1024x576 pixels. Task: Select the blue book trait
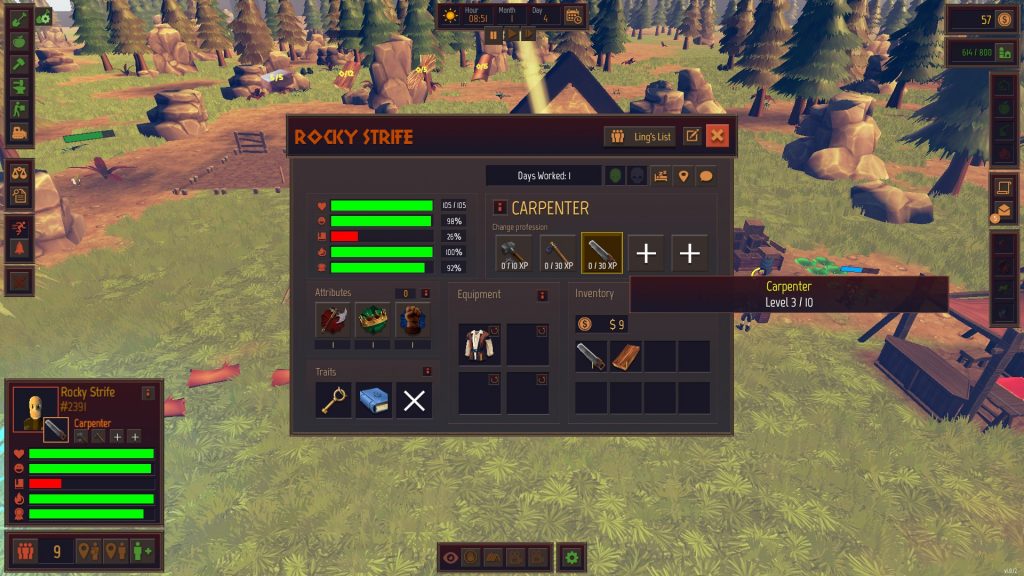tap(374, 400)
